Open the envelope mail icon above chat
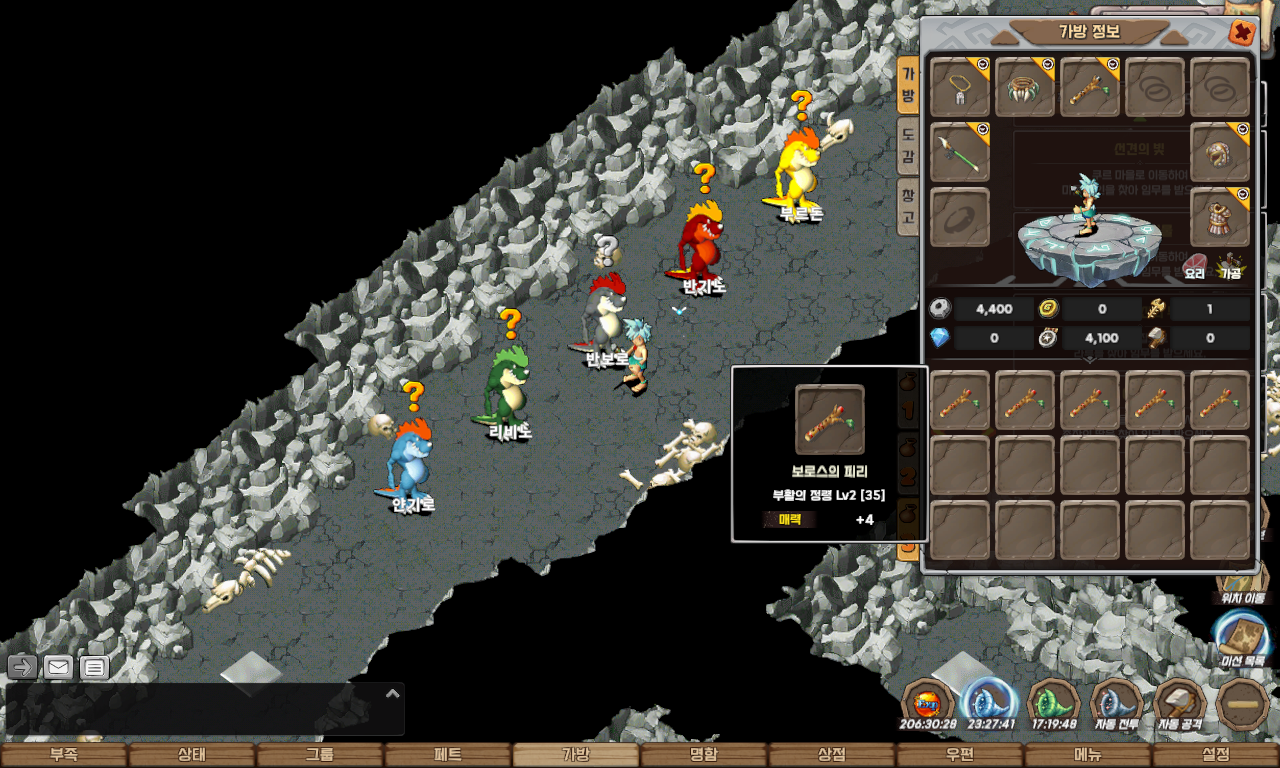Viewport: 1280px width, 768px height. (x=58, y=667)
